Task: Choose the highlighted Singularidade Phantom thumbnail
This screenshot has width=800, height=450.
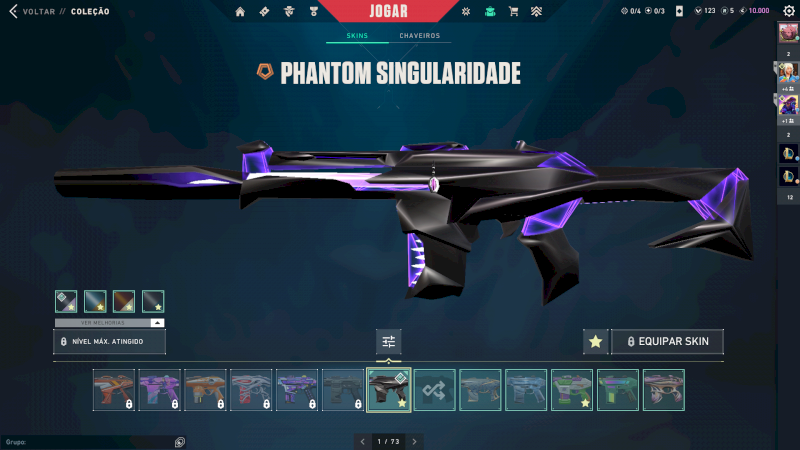Action: tap(389, 390)
